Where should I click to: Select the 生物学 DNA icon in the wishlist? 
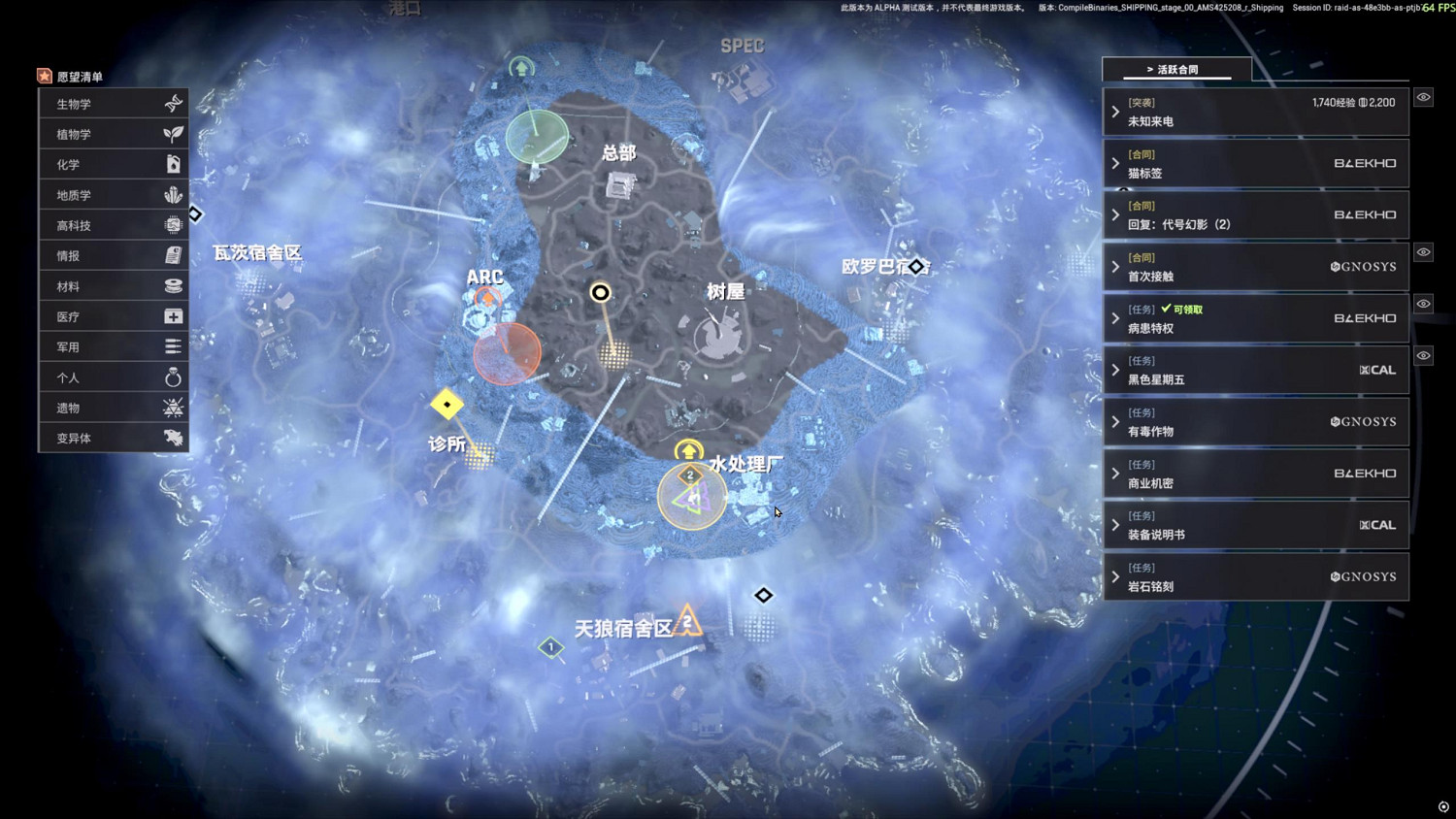173,103
